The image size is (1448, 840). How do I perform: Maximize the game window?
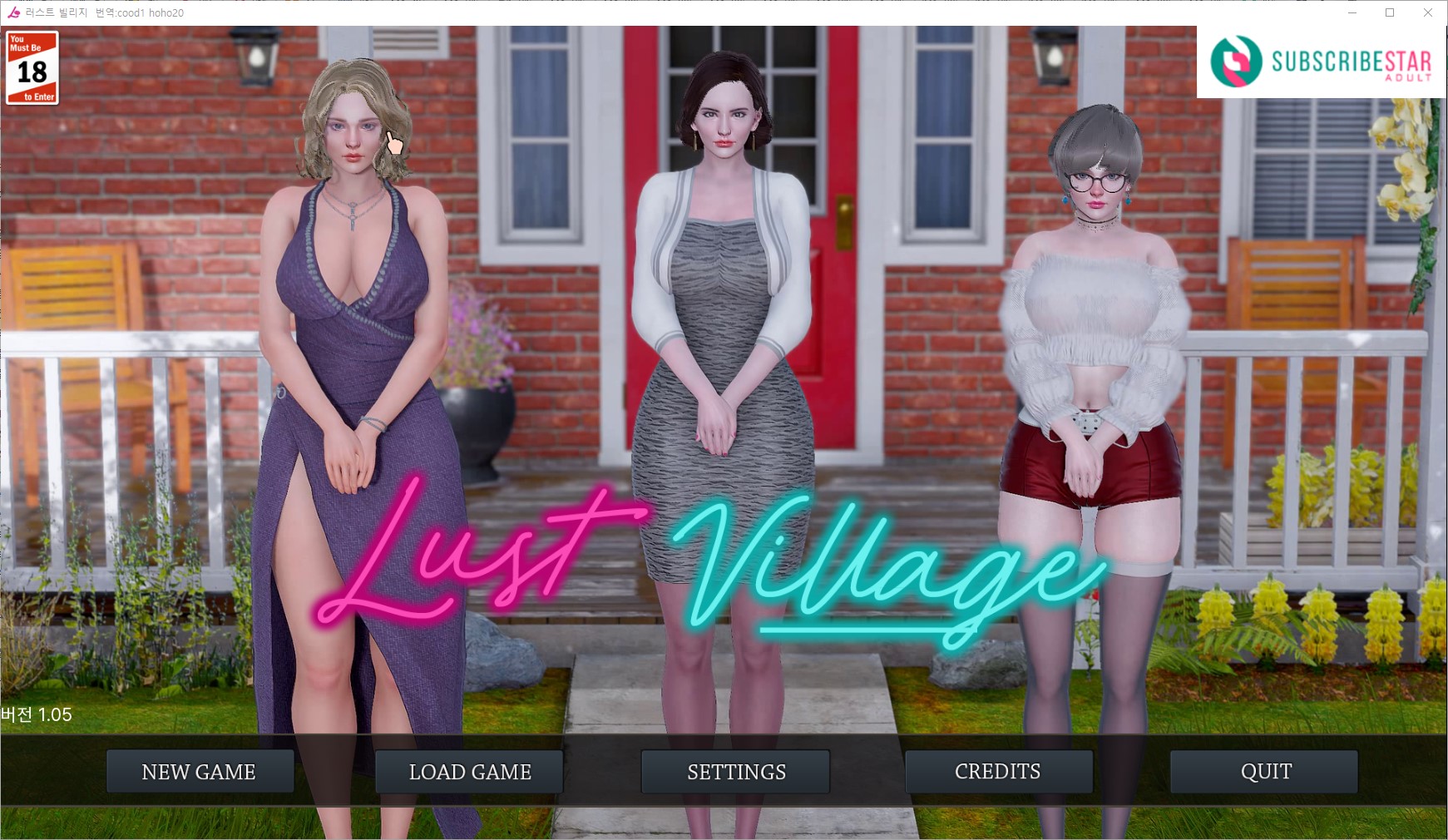[1390, 12]
